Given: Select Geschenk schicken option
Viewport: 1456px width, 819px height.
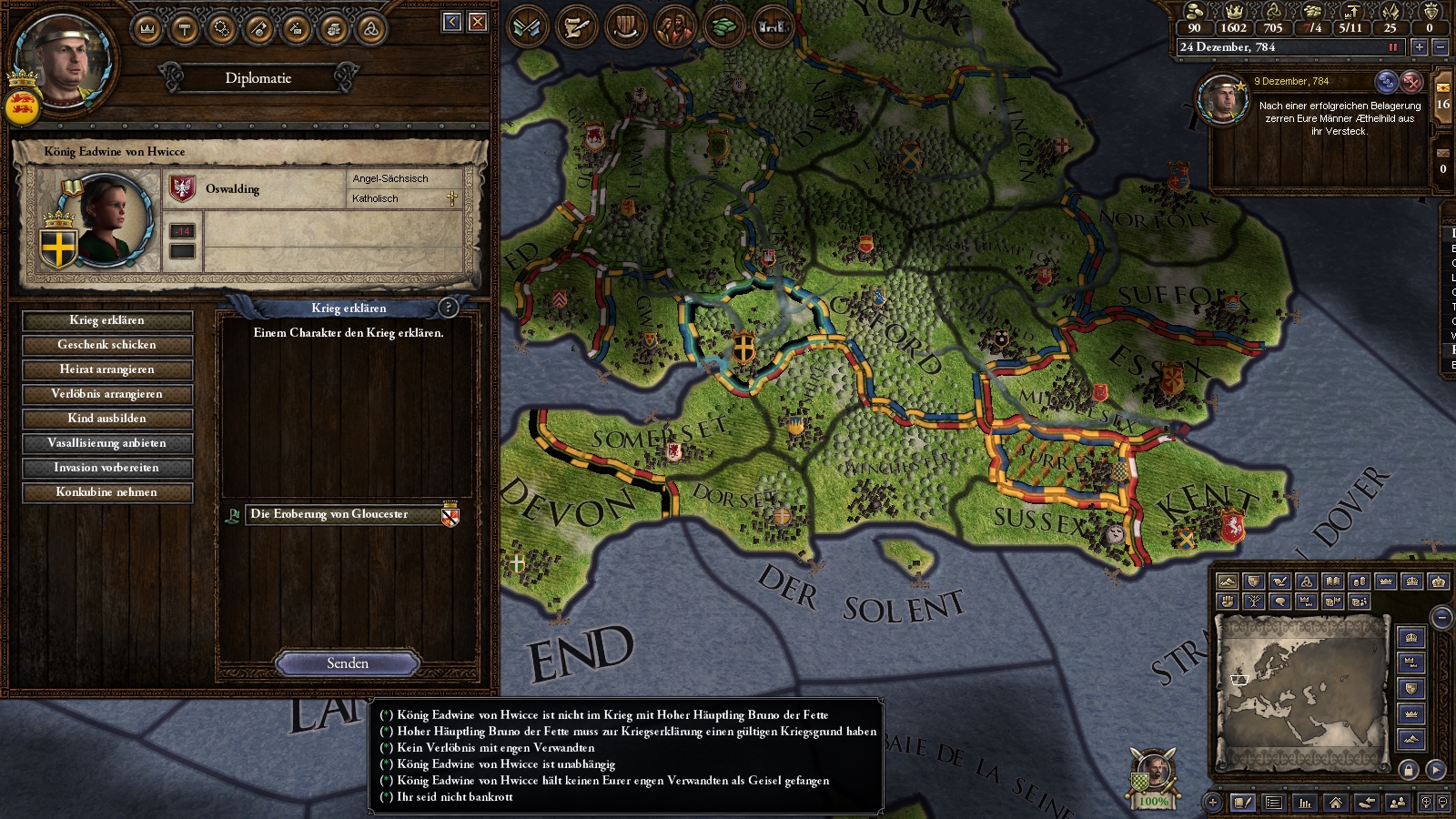Looking at the screenshot, I should (107, 345).
